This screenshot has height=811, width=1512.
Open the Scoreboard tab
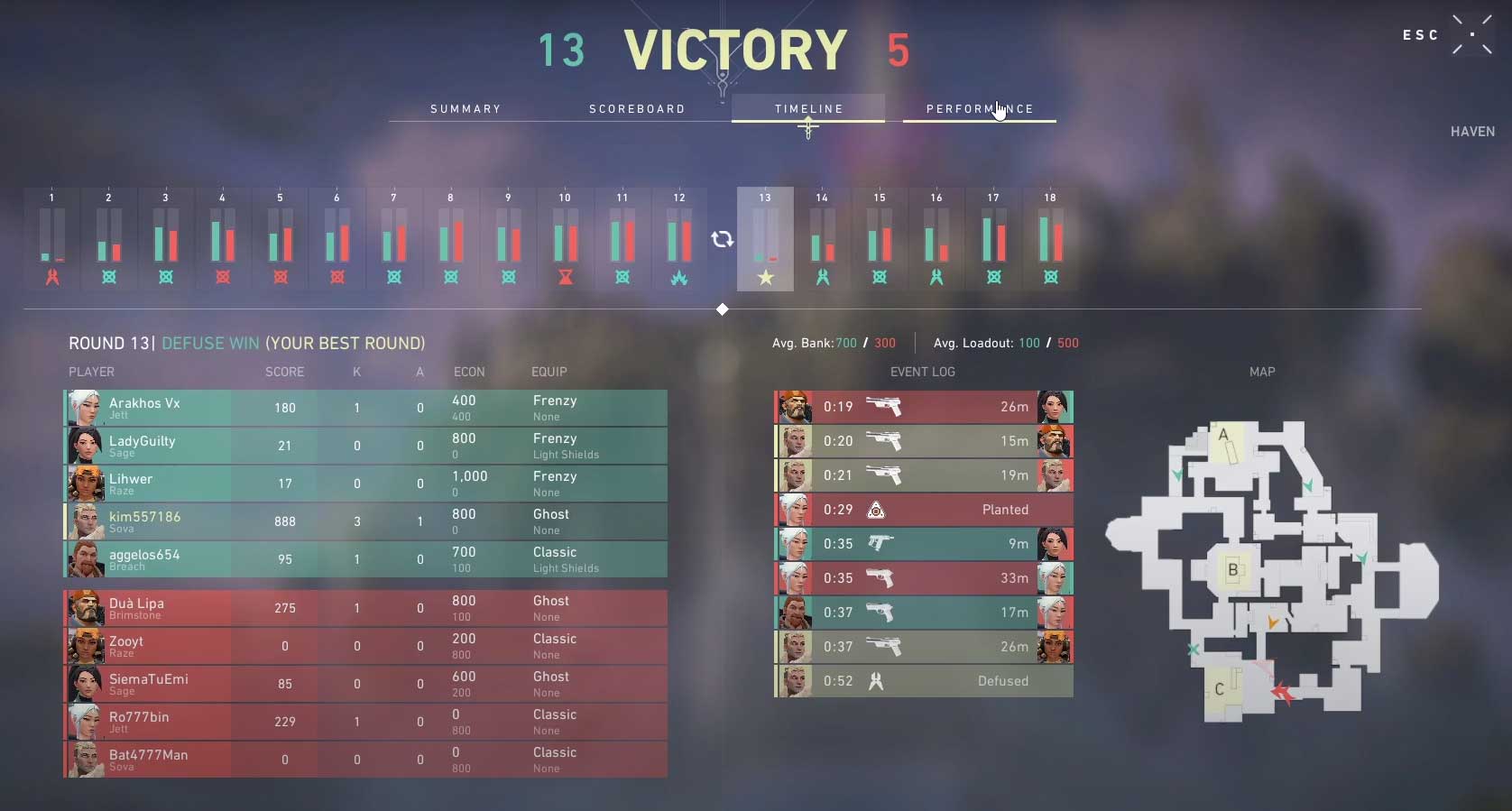[637, 109]
